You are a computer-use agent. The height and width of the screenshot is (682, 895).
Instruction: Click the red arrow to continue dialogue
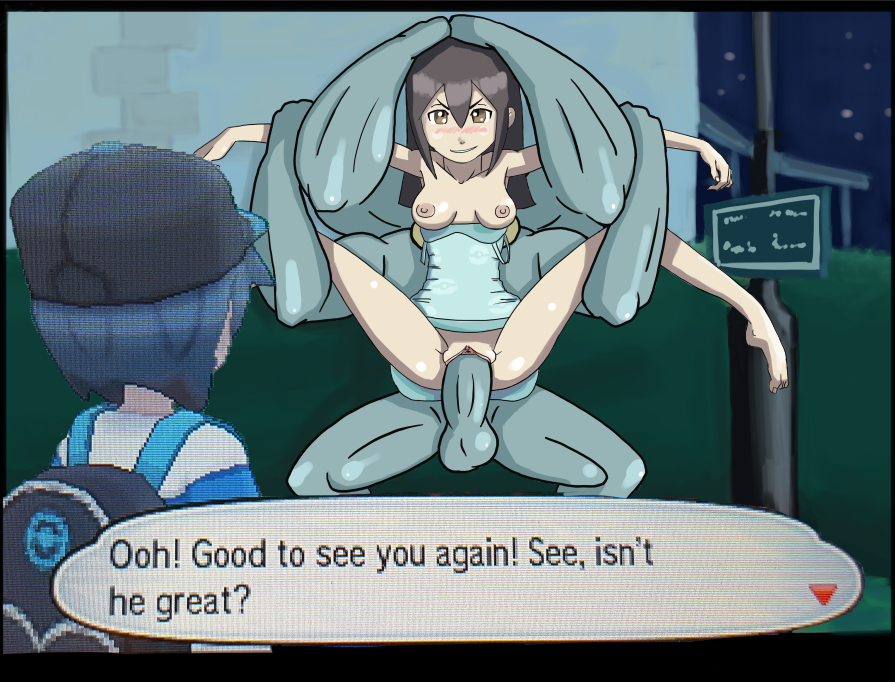tap(822, 594)
